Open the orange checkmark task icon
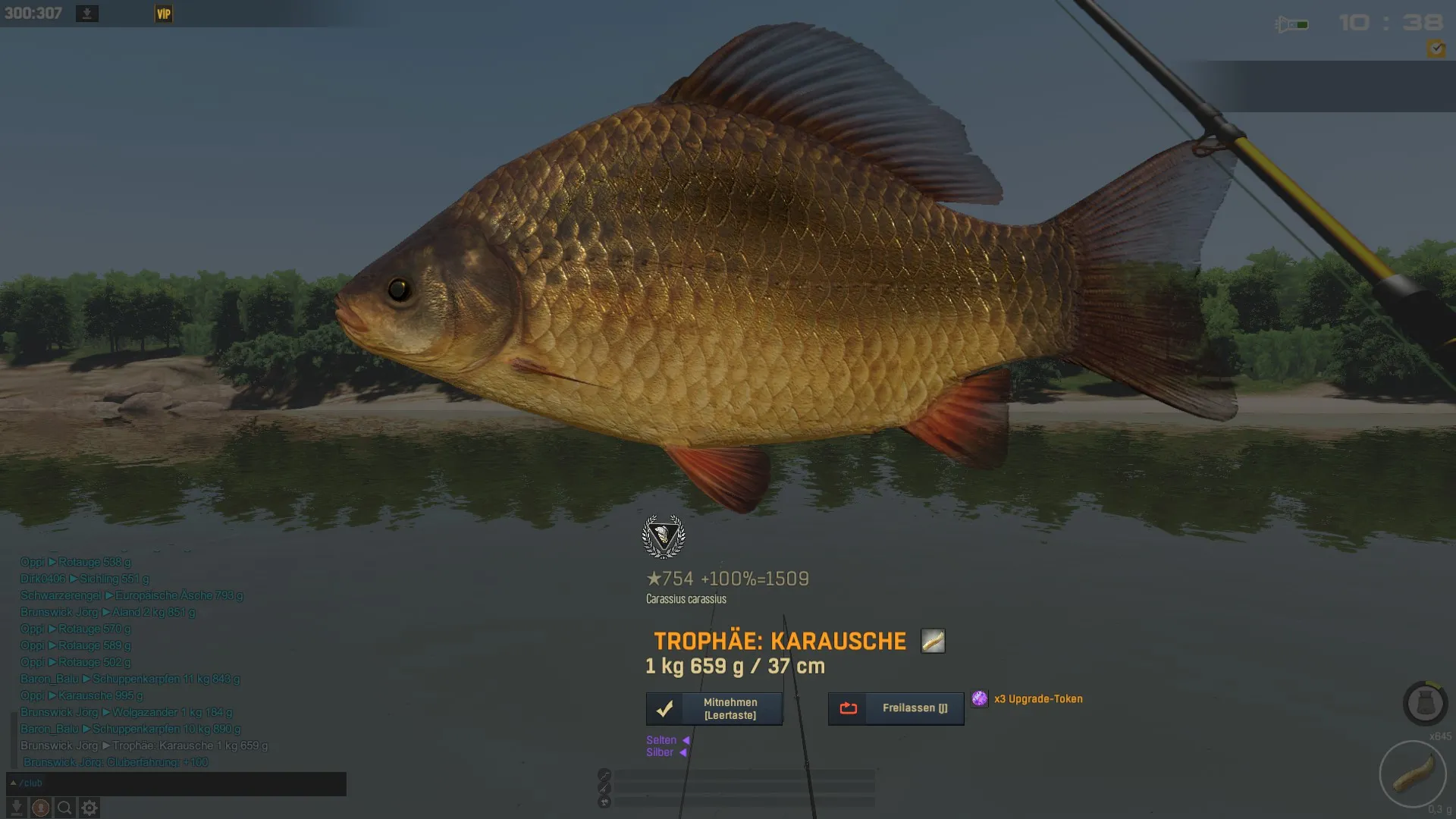This screenshot has height=819, width=1456. click(x=1436, y=49)
